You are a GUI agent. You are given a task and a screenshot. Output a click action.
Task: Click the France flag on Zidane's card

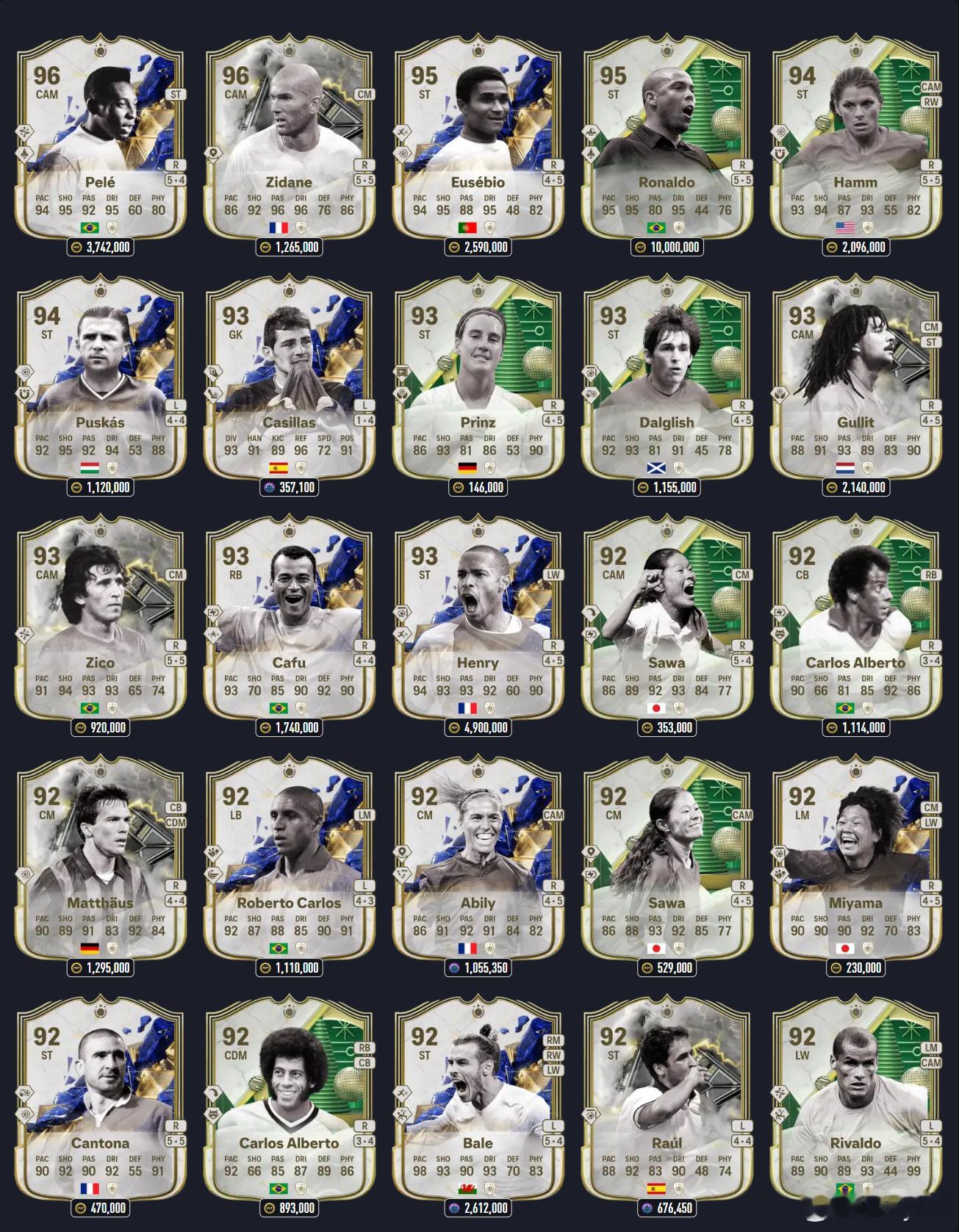coord(281,228)
